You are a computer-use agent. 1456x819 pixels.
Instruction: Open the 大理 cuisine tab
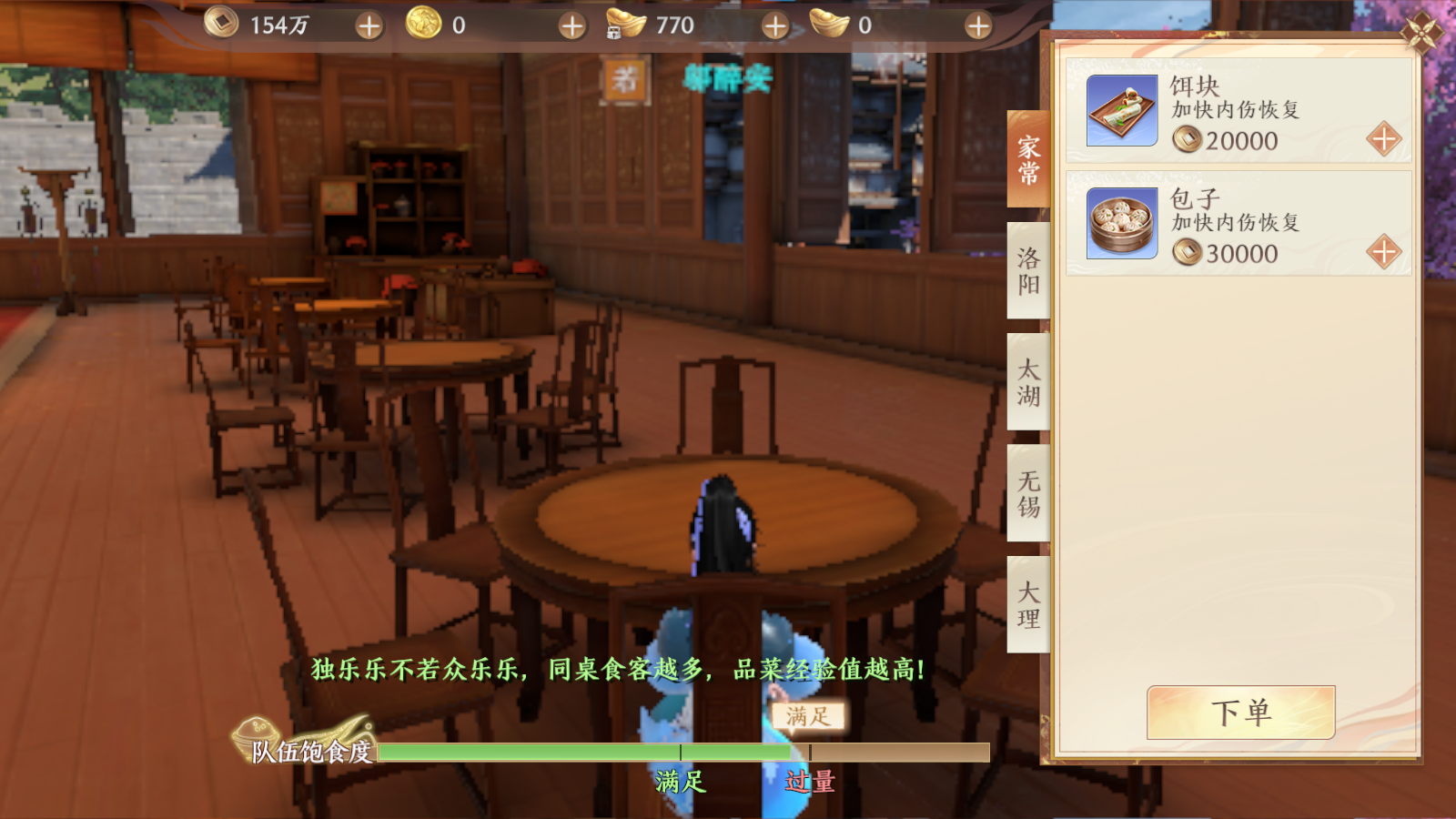1028,605
